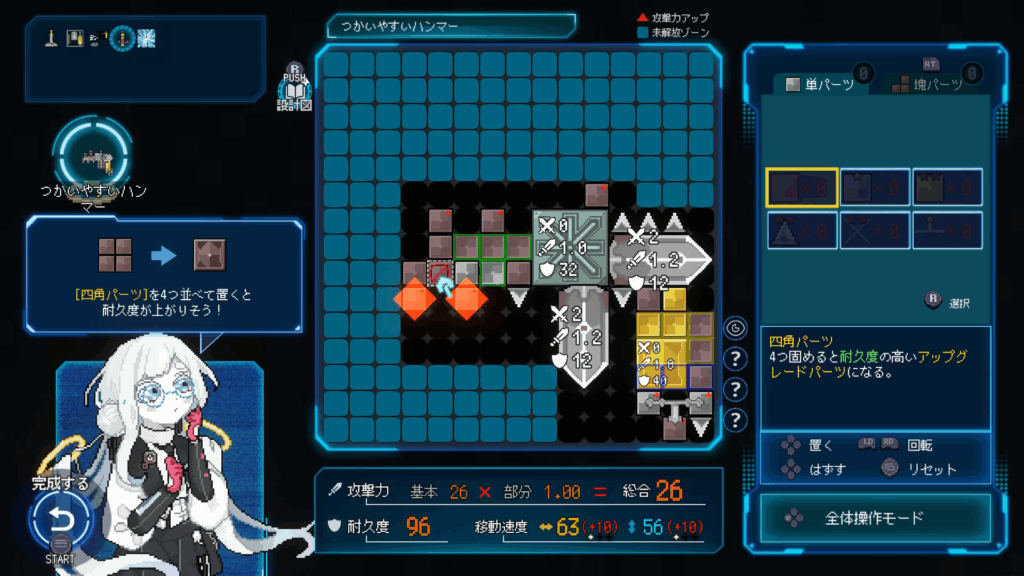The height and width of the screenshot is (576, 1024).
Task: Select the down-pointing blade with shield 12
Action: coord(581,337)
